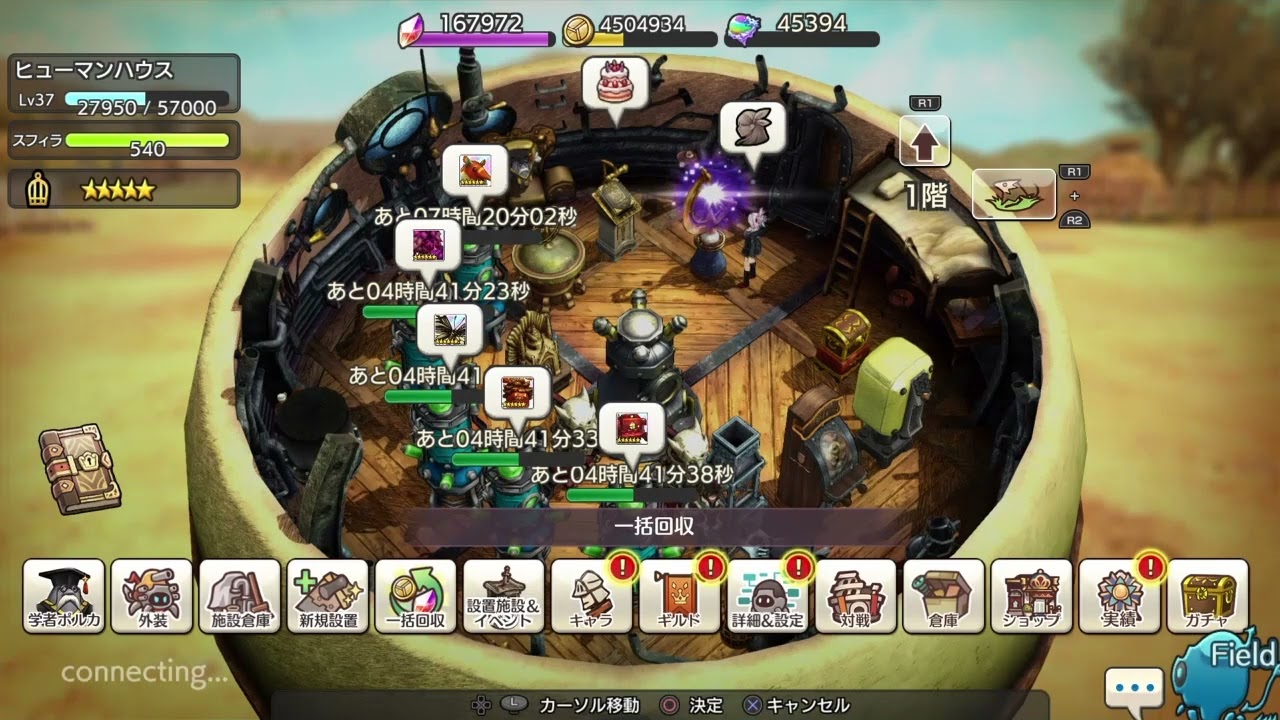Open the 詳細&設定 settings menu
1280x720 pixels.
coord(768,597)
